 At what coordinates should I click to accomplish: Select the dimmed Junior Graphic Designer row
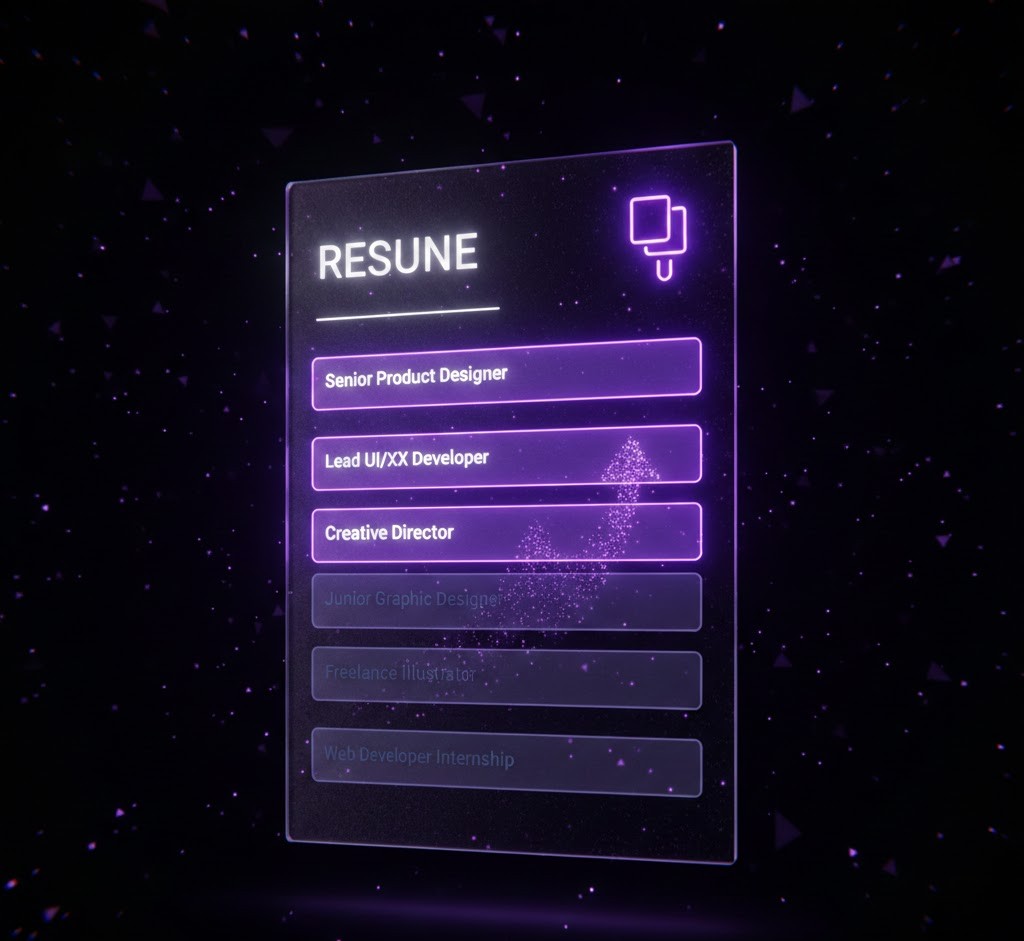click(506, 601)
